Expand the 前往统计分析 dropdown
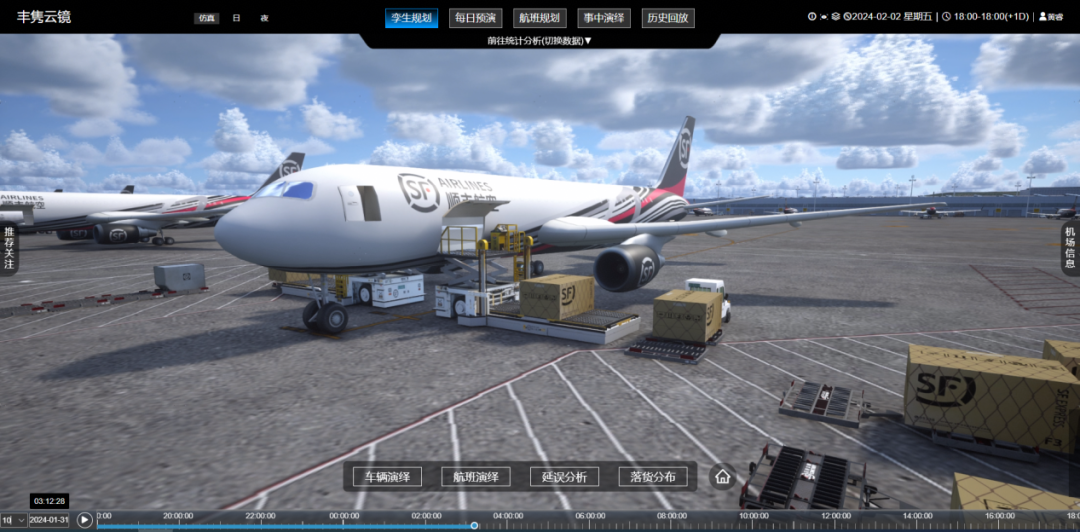1080x532 pixels. (540, 41)
